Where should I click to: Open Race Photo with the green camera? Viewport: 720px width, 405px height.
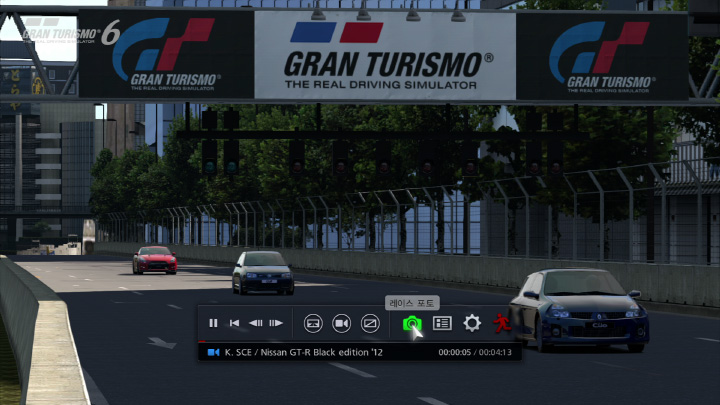click(411, 323)
